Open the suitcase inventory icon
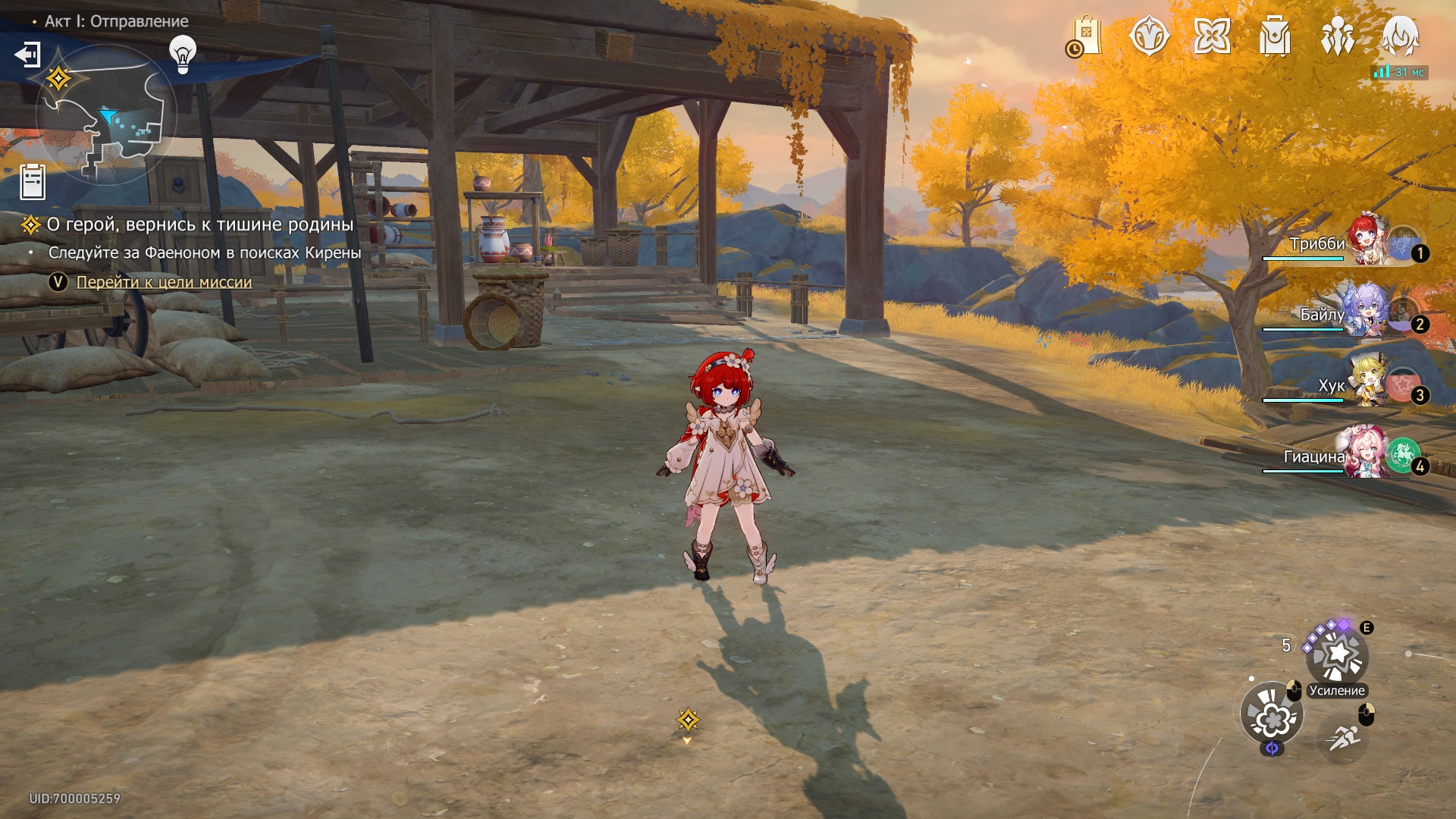Image resolution: width=1456 pixels, height=819 pixels. point(1275,36)
